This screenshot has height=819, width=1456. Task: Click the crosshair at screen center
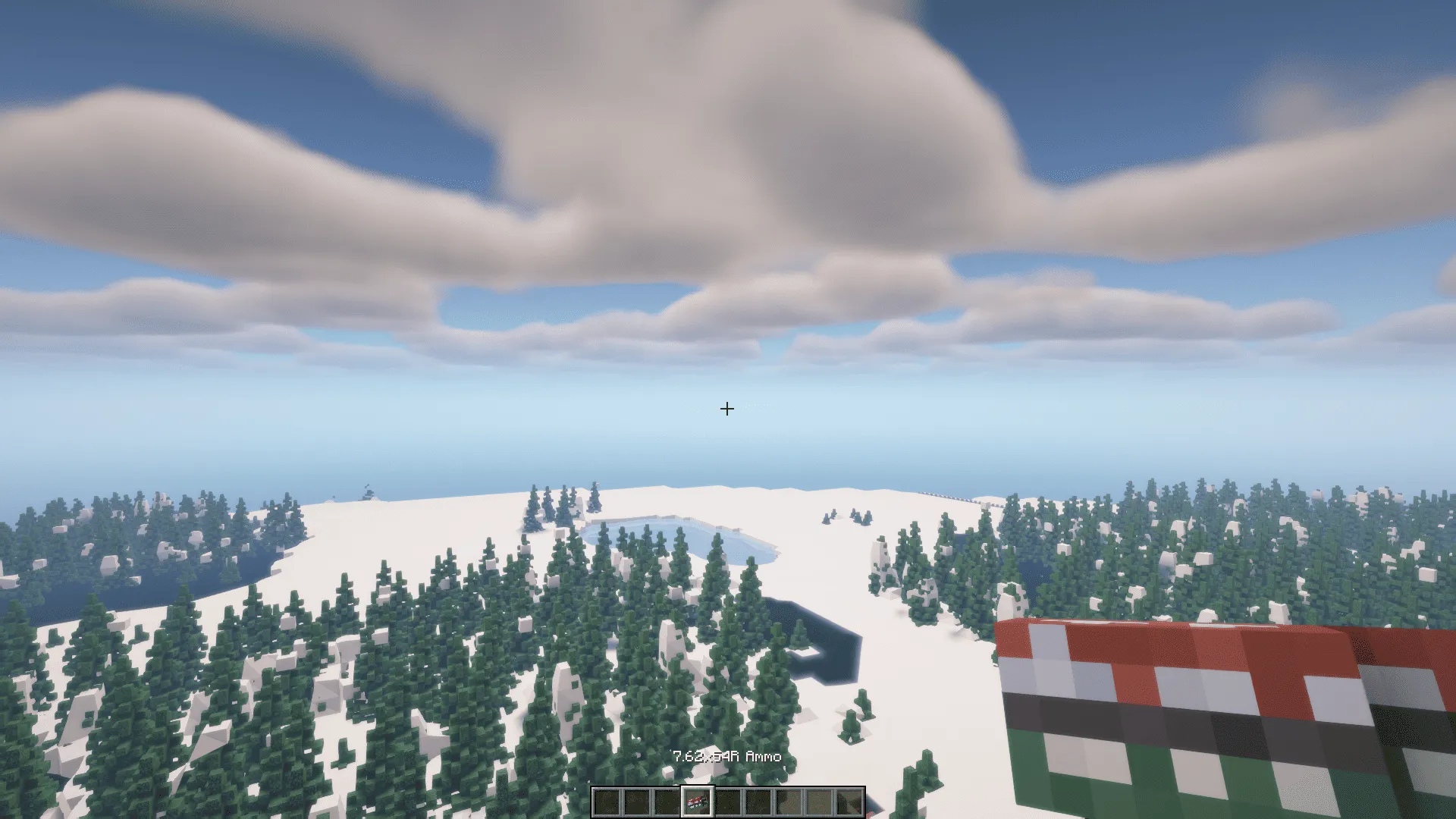[x=728, y=409]
